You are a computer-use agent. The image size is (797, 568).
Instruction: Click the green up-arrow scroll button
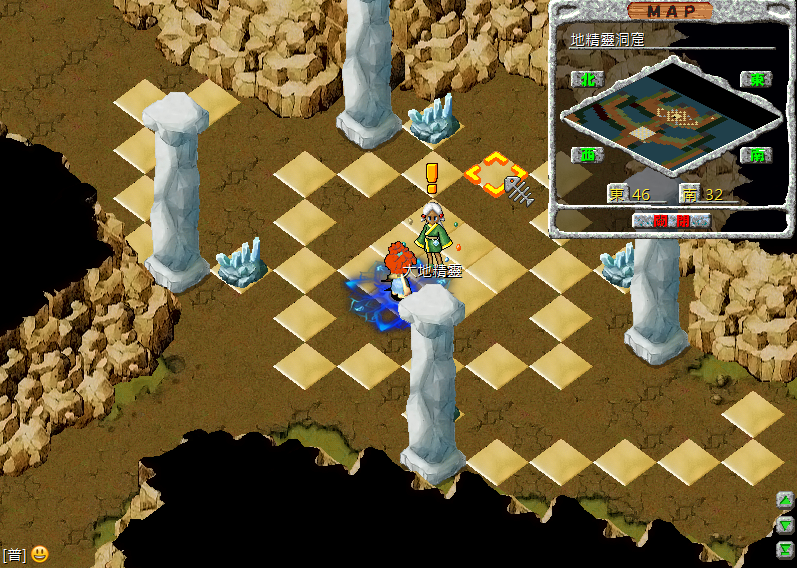click(x=786, y=501)
